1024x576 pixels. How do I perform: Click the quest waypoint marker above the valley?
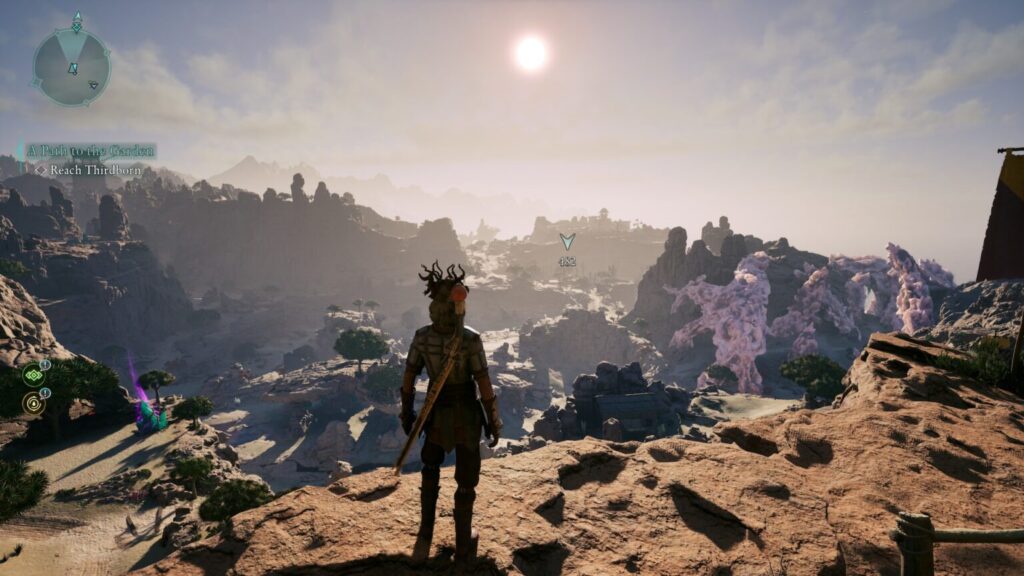[567, 242]
